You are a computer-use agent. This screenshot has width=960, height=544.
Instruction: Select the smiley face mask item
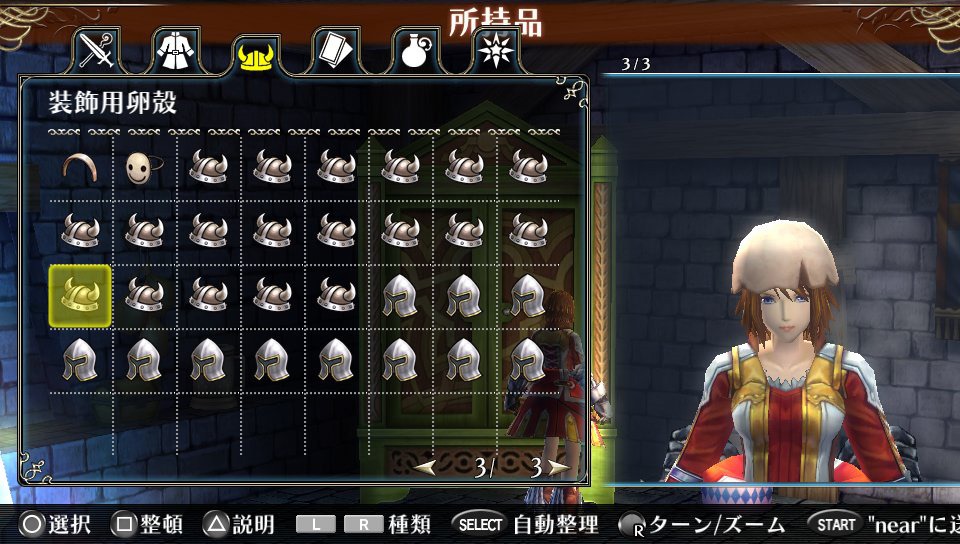(144, 168)
